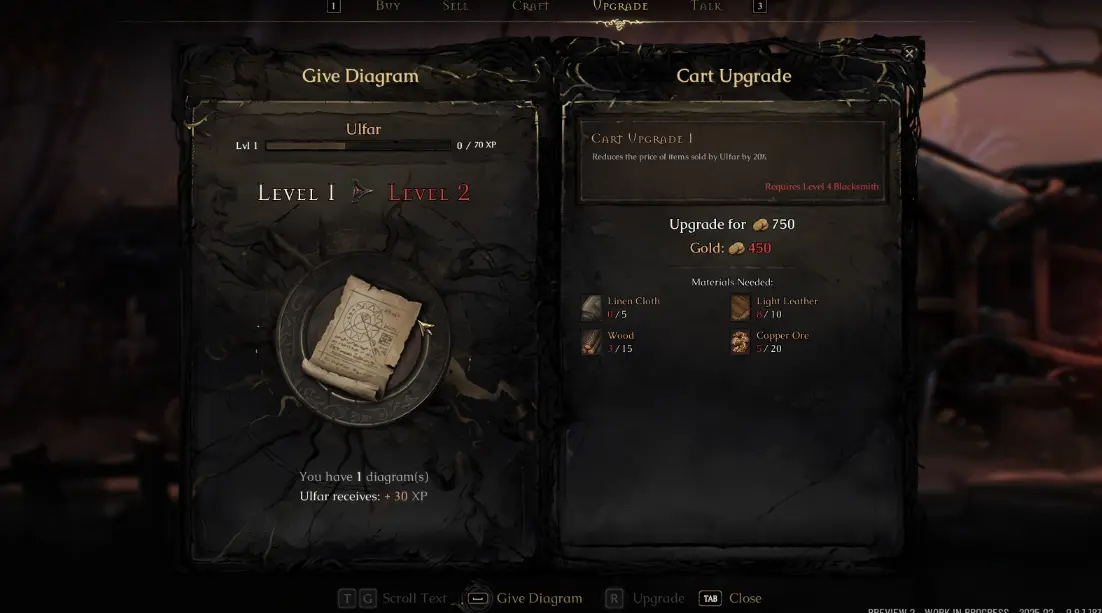Click the Light Leather material icon
The width and height of the screenshot is (1102, 613).
(740, 307)
